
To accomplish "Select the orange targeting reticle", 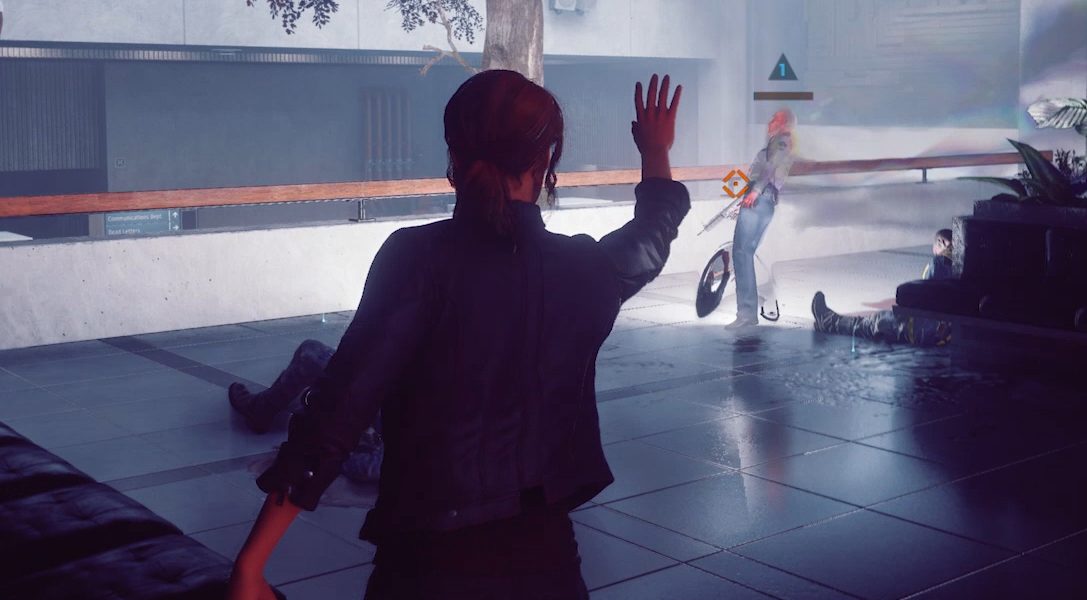I will coord(736,183).
